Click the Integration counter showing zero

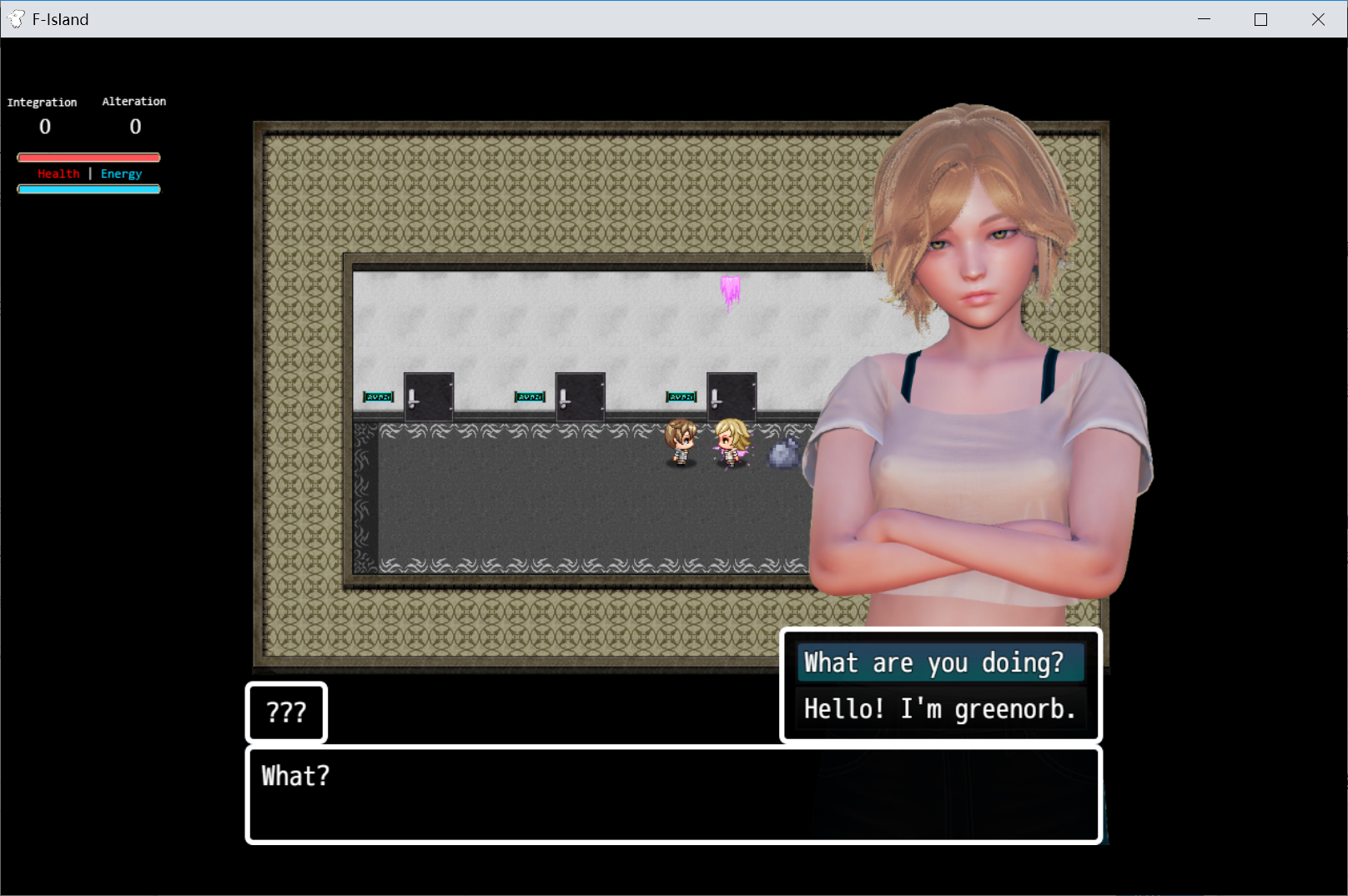[44, 126]
